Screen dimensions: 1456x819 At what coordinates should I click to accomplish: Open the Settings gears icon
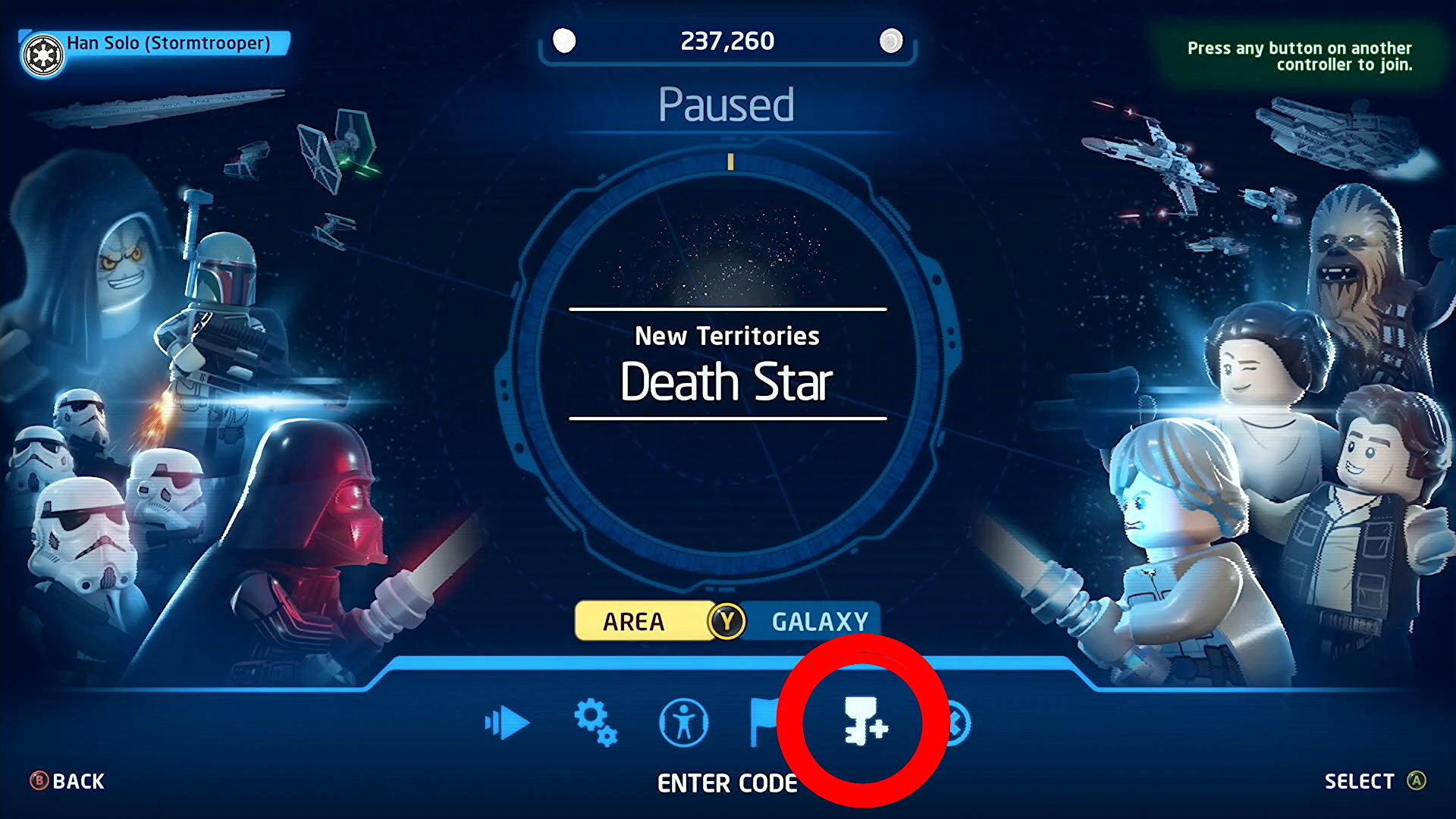pyautogui.click(x=596, y=723)
